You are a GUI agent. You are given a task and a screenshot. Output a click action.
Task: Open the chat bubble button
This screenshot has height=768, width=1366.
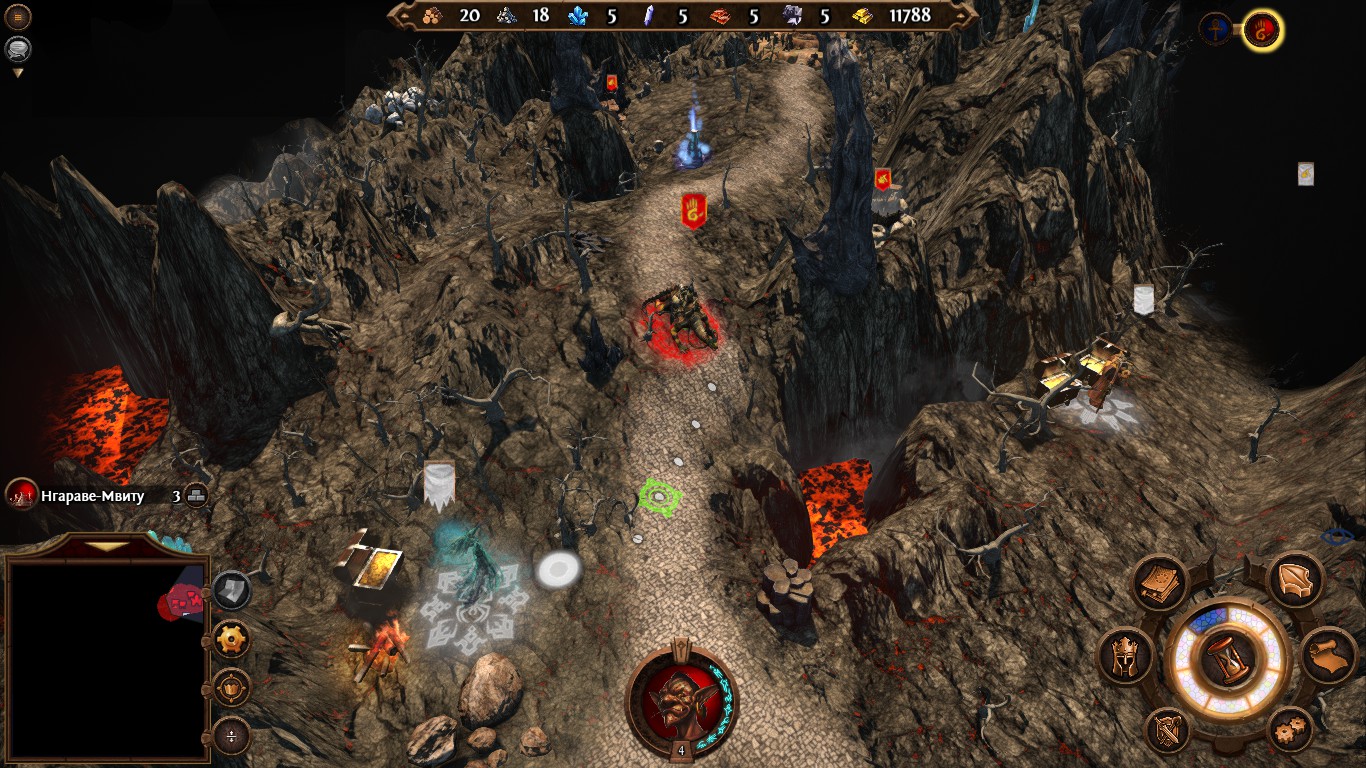(18, 48)
